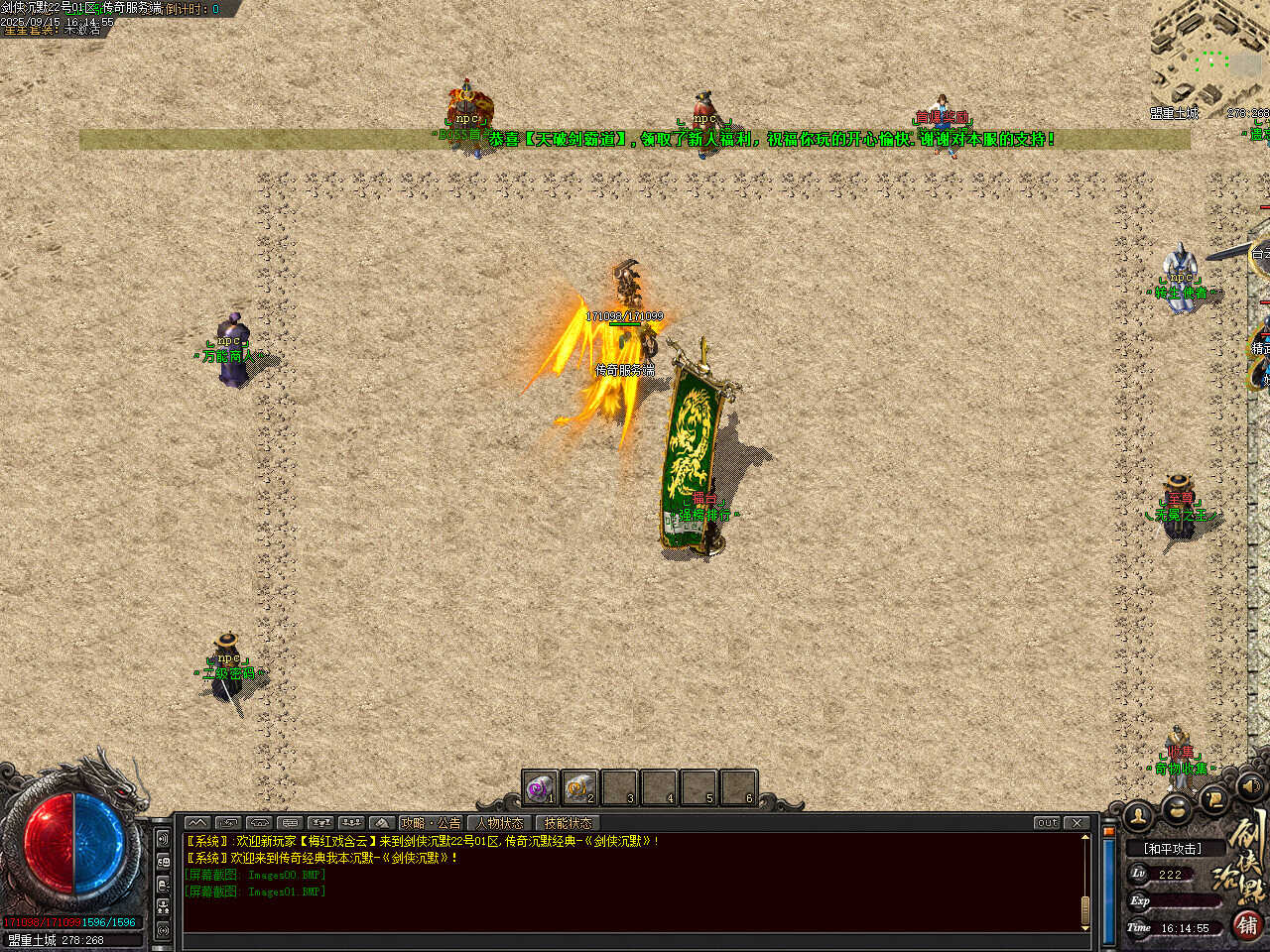Image resolution: width=1270 pixels, height=952 pixels.
Task: Click the OUT button on the chat panel
Action: click(1047, 823)
